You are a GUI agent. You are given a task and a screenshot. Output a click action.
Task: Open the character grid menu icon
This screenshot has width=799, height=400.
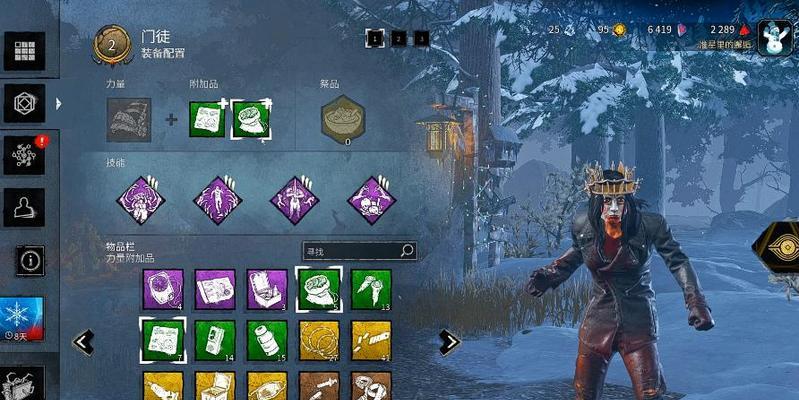point(24,51)
